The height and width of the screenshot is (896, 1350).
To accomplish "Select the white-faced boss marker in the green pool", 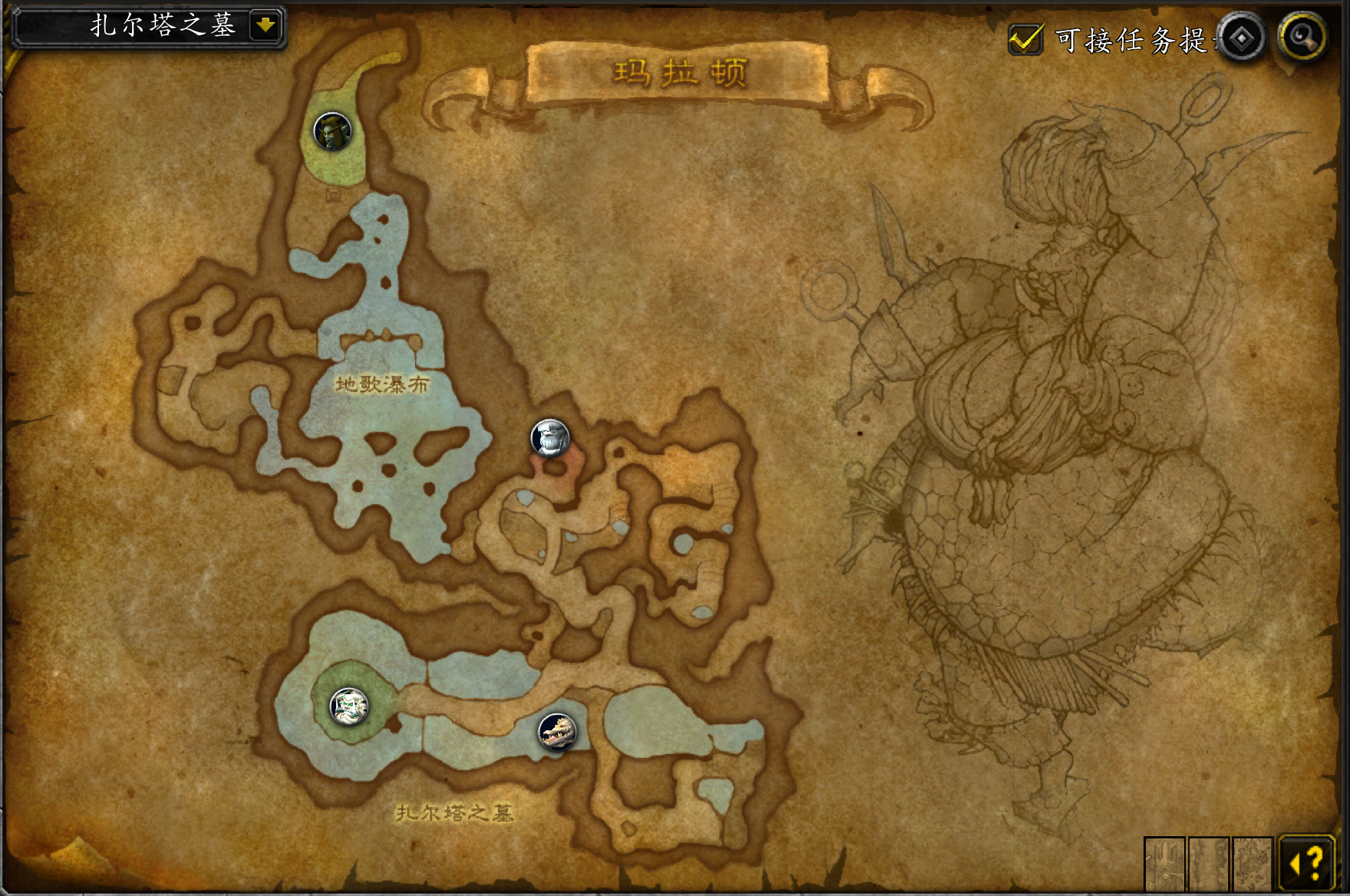I will click(349, 706).
